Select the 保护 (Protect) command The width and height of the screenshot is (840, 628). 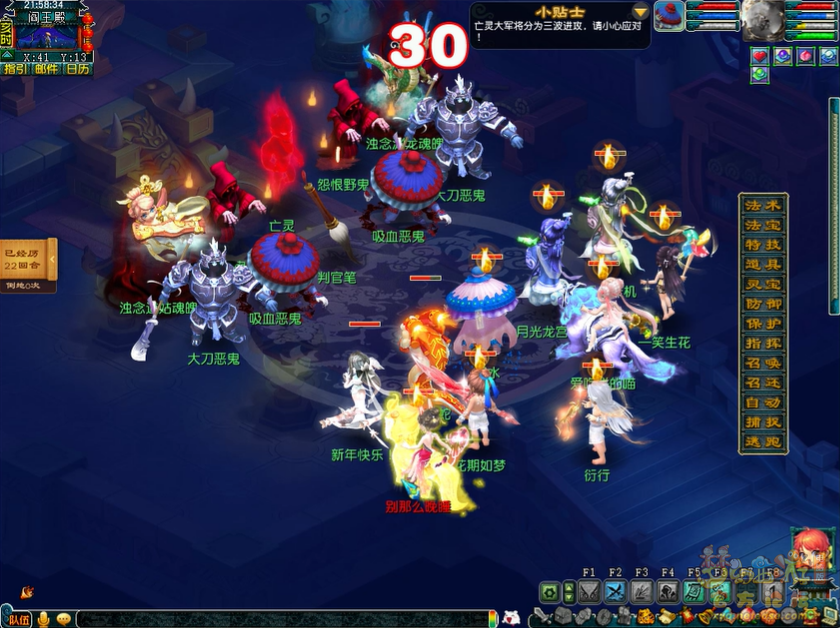[764, 324]
